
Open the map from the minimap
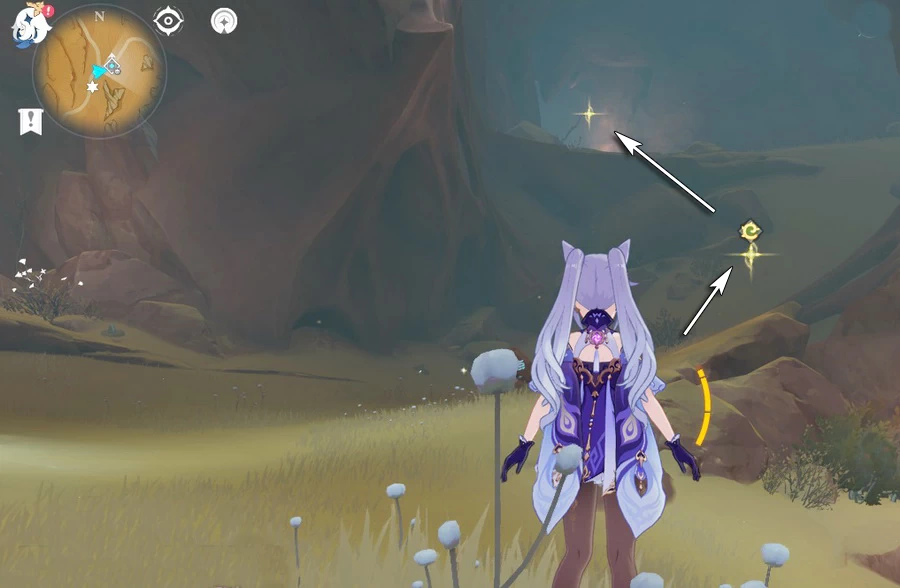pos(100,74)
